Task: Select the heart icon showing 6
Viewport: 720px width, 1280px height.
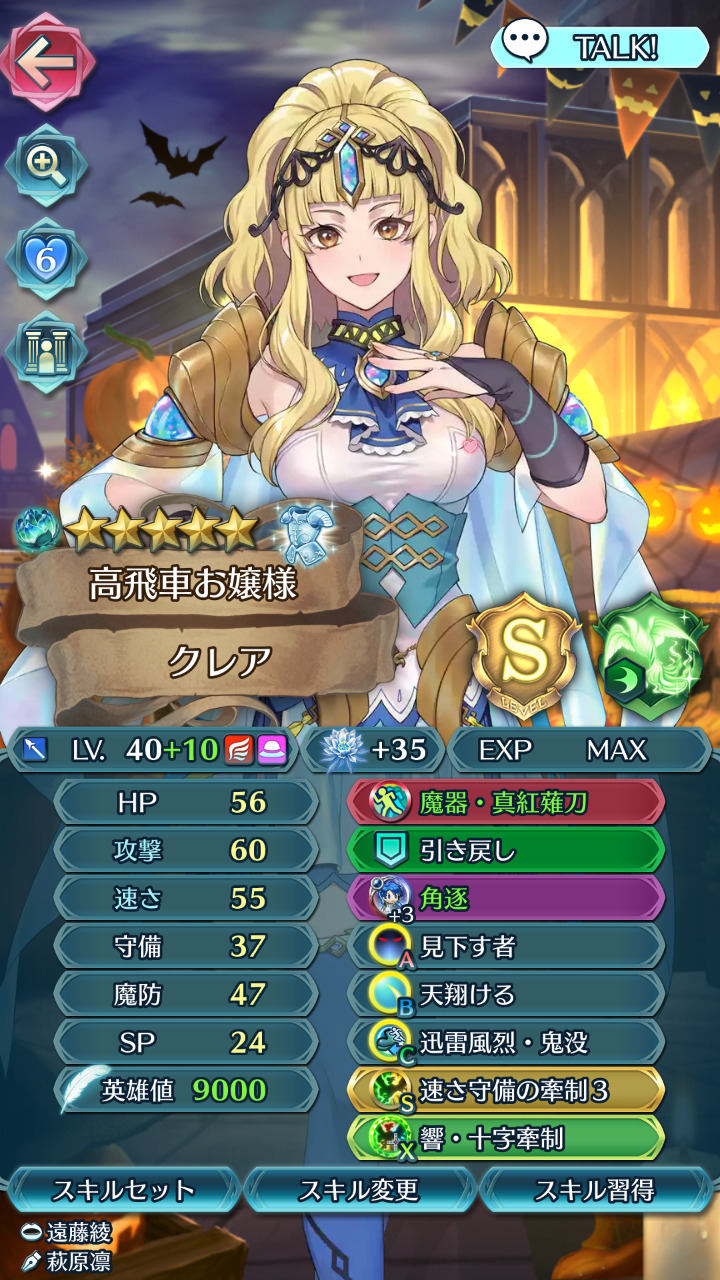Action: click(x=46, y=257)
